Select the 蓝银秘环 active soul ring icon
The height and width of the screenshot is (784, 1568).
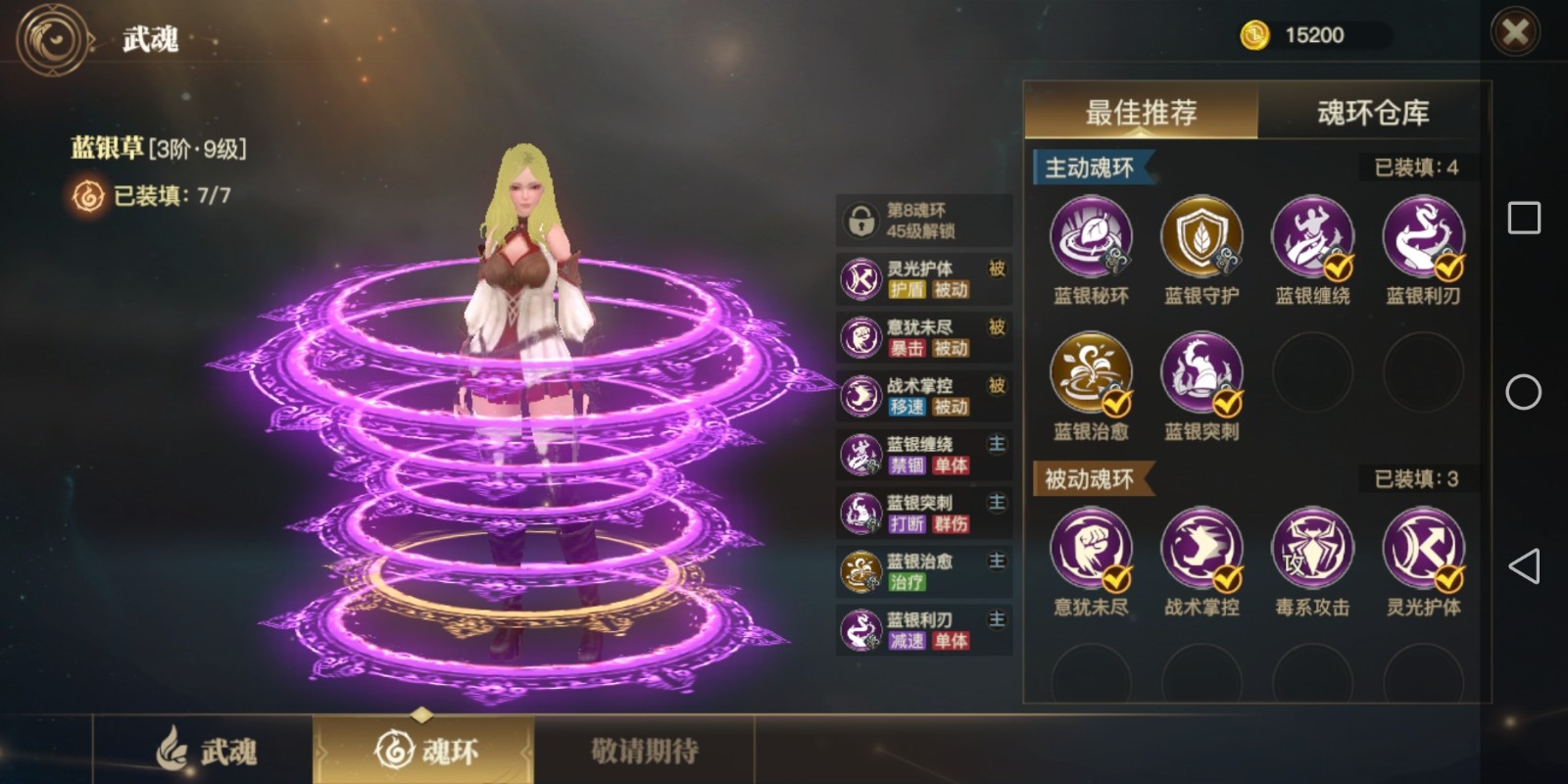click(1091, 237)
